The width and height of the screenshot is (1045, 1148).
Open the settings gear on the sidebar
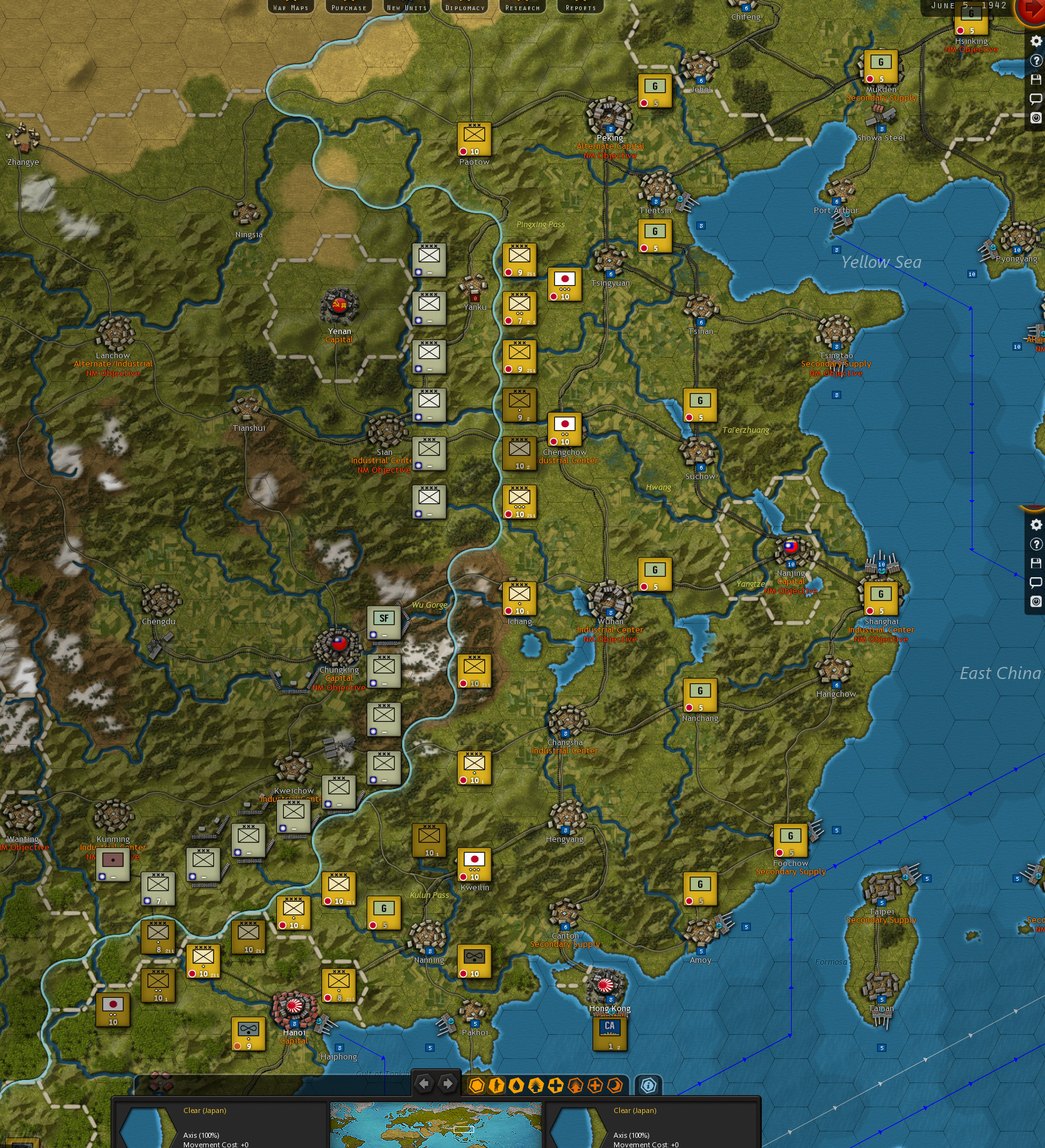tap(1036, 41)
